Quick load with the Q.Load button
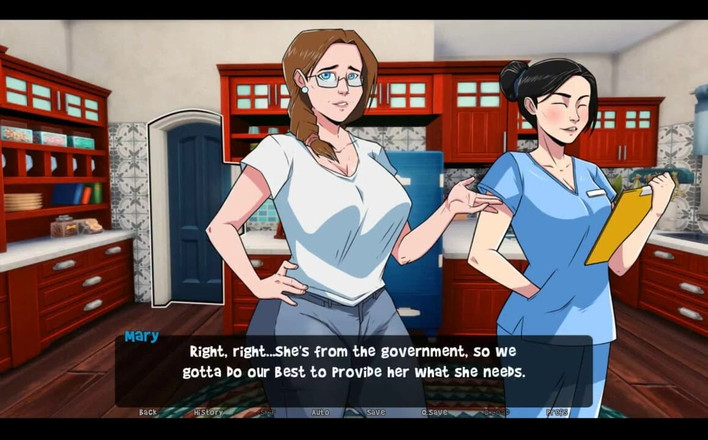The width and height of the screenshot is (708, 440). pos(496,412)
